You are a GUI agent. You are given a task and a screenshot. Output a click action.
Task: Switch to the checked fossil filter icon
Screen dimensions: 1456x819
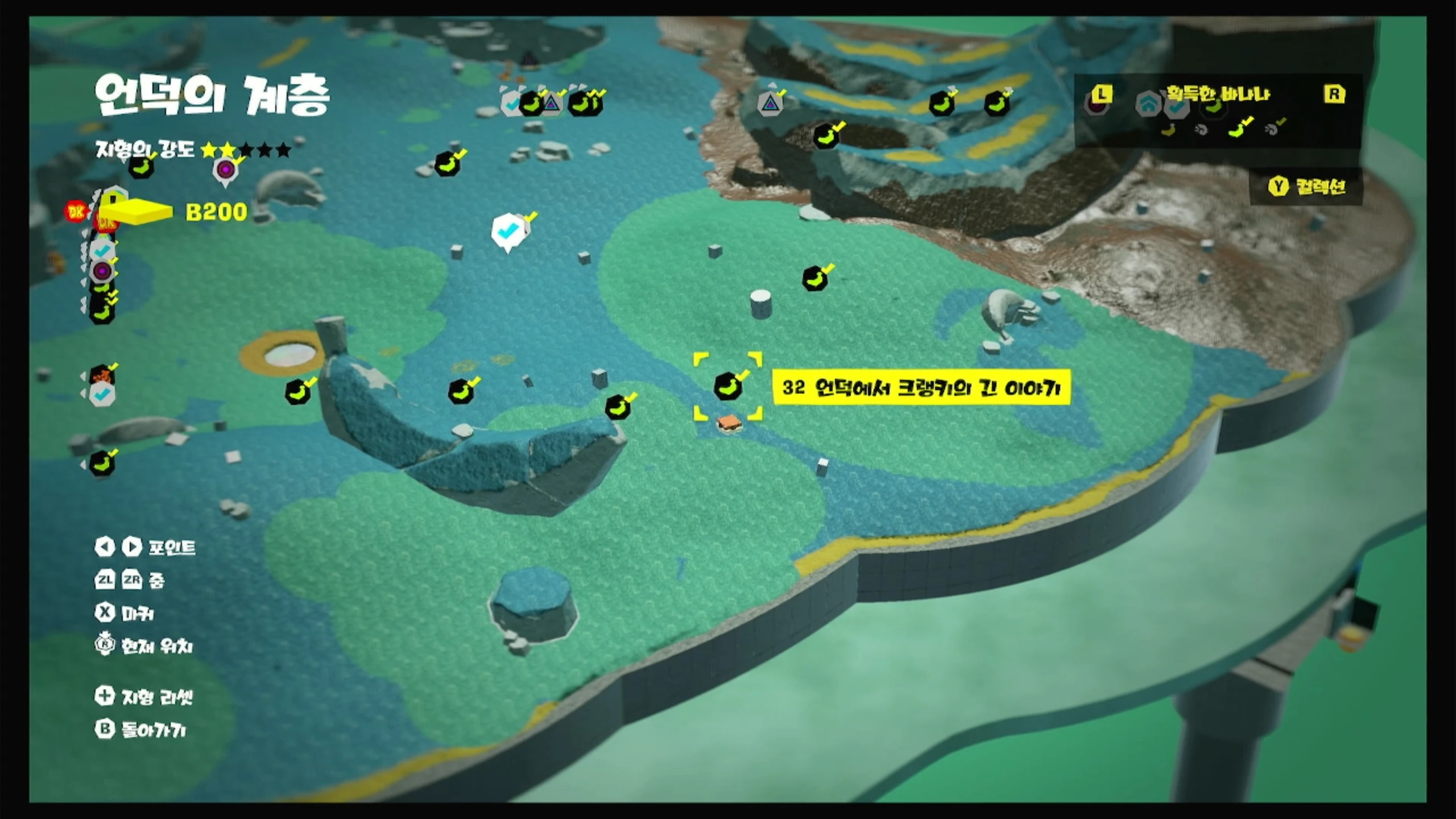point(1272,130)
